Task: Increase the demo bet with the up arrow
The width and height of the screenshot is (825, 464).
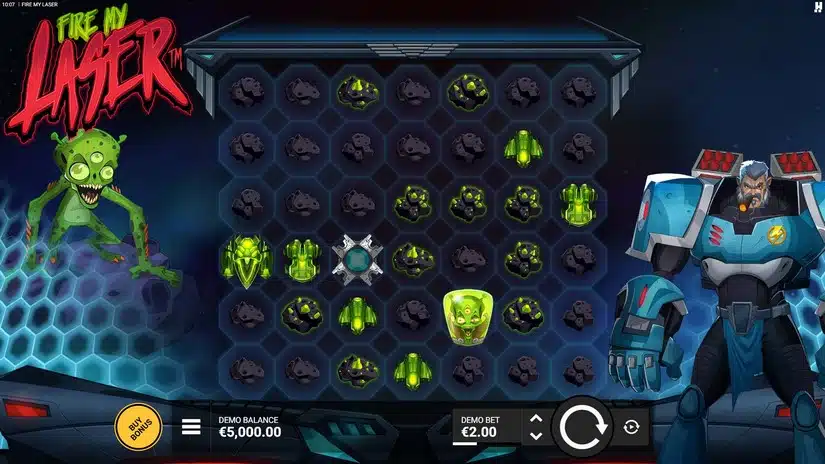Action: click(536, 419)
